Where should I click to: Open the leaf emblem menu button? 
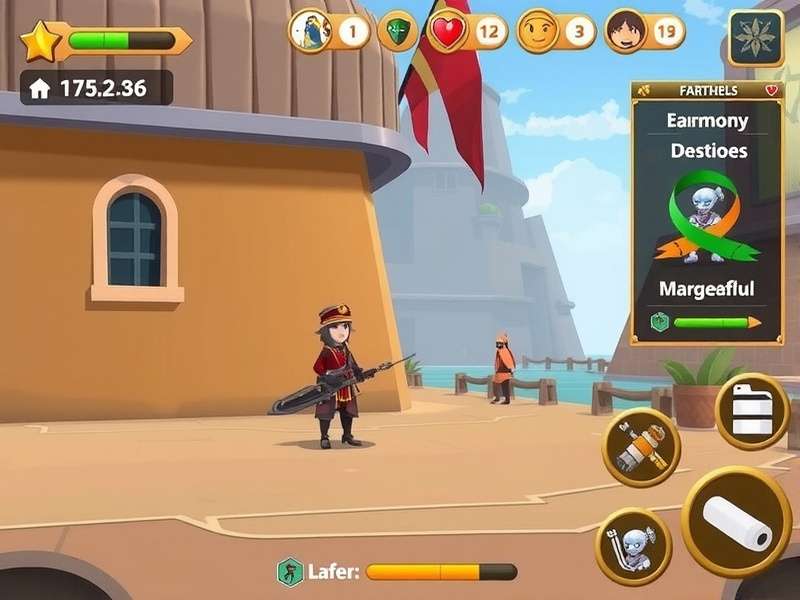point(755,38)
